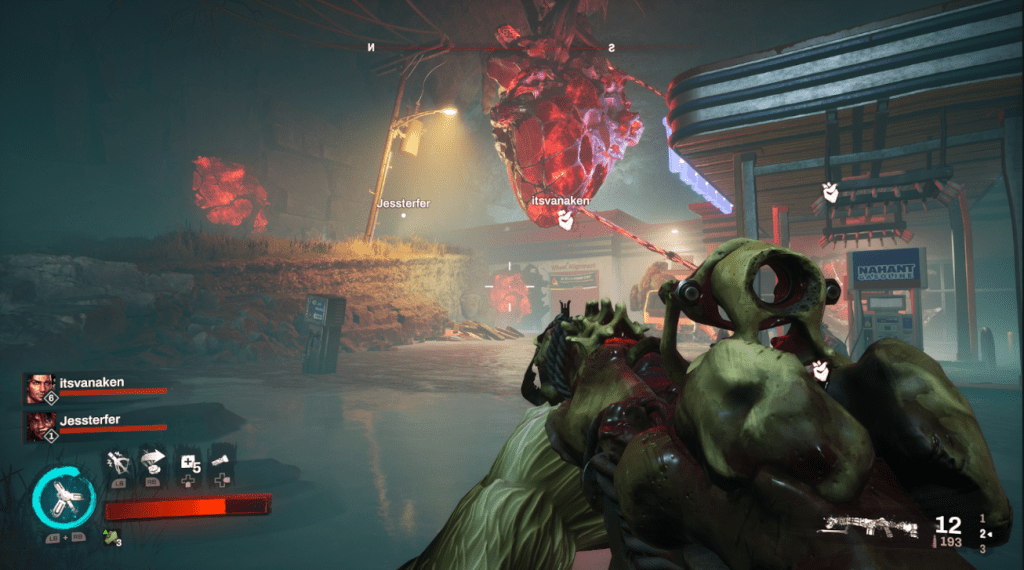Switch to weapon slot 3
The width and height of the screenshot is (1024, 570).
(983, 549)
